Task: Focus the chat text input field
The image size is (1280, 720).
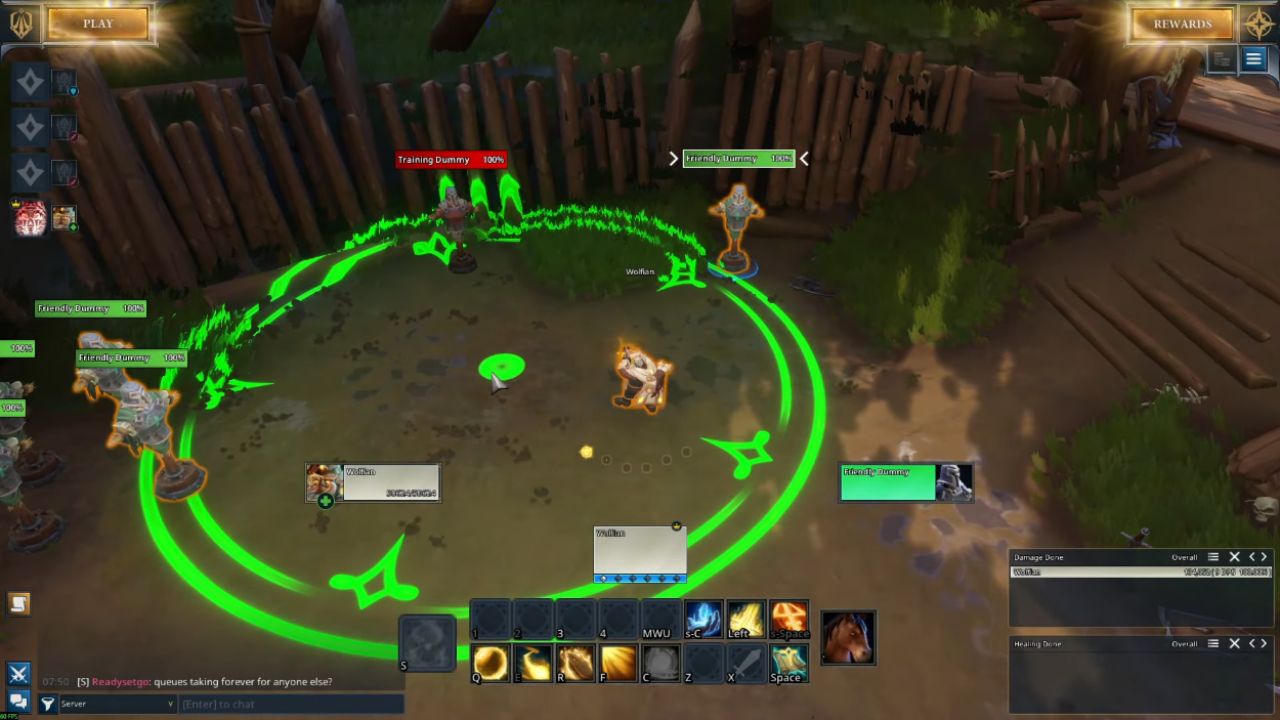Action: pyautogui.click(x=290, y=704)
